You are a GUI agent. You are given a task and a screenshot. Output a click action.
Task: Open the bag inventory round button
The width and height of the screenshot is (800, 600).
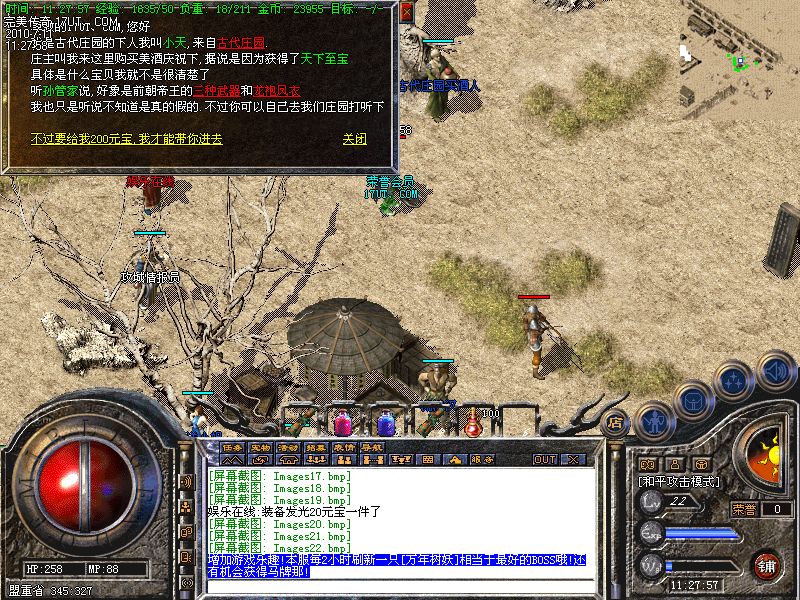(693, 399)
